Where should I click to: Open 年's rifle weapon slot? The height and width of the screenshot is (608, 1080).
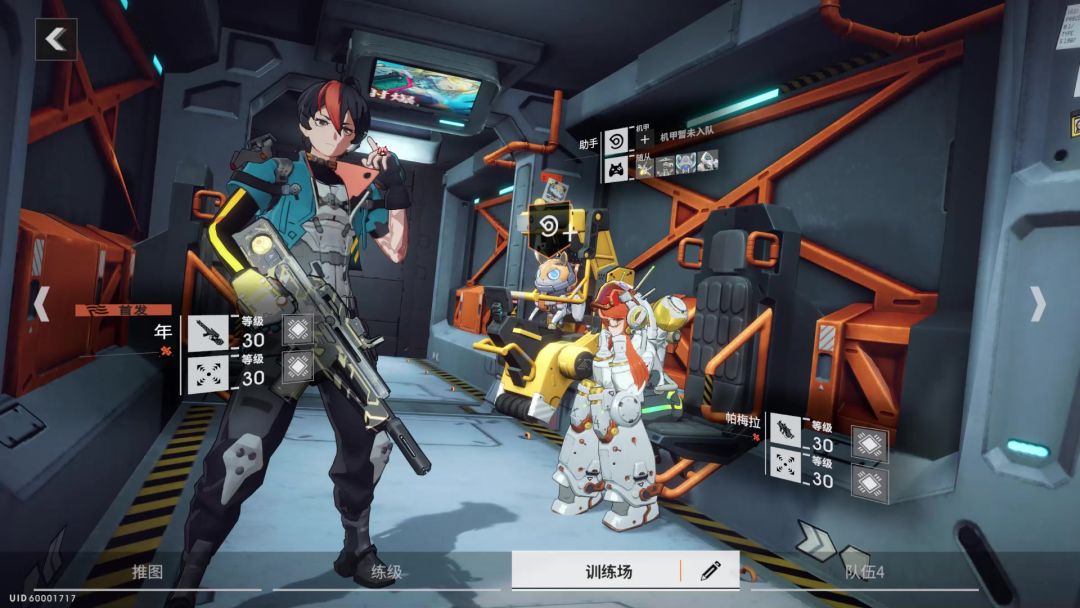coord(208,333)
